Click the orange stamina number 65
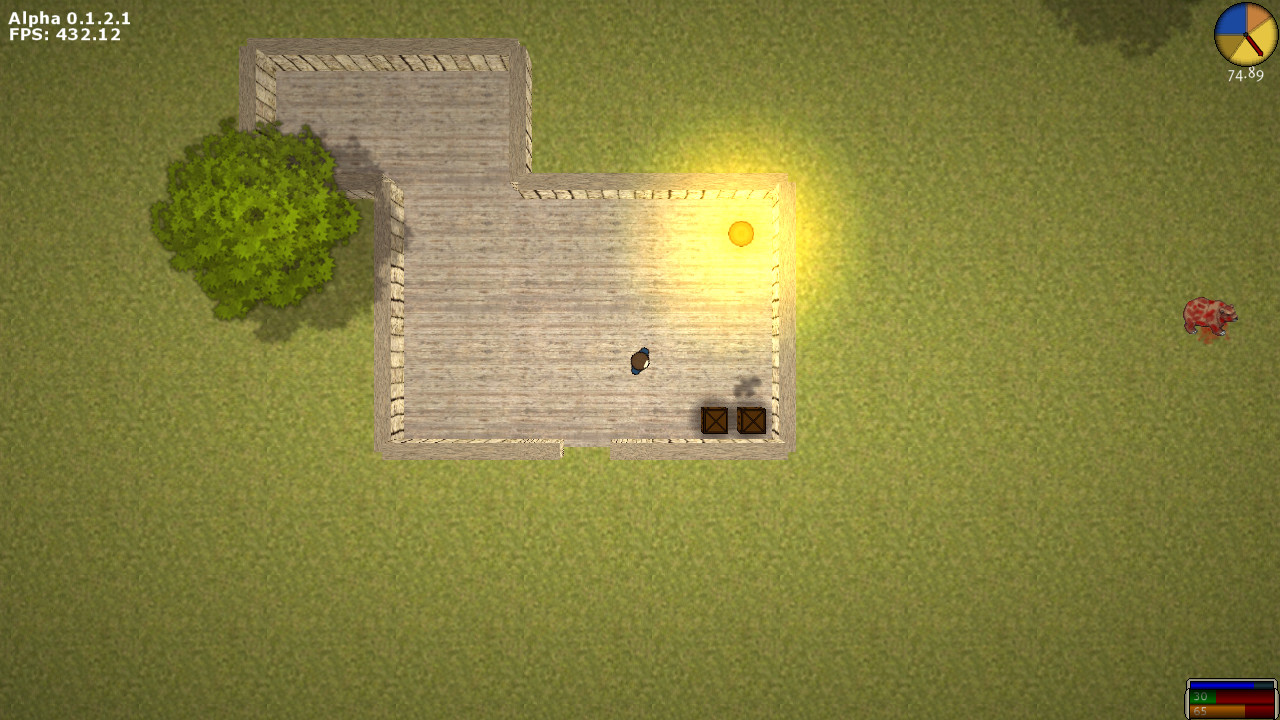This screenshot has height=720, width=1280. [x=1200, y=711]
